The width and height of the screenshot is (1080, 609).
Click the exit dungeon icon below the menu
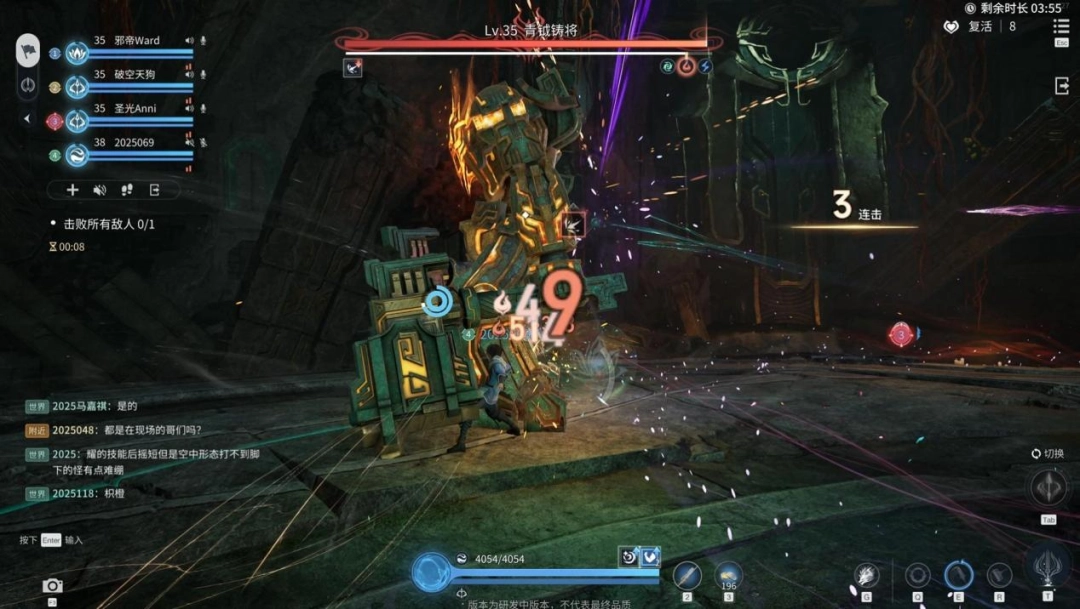(x=1061, y=87)
